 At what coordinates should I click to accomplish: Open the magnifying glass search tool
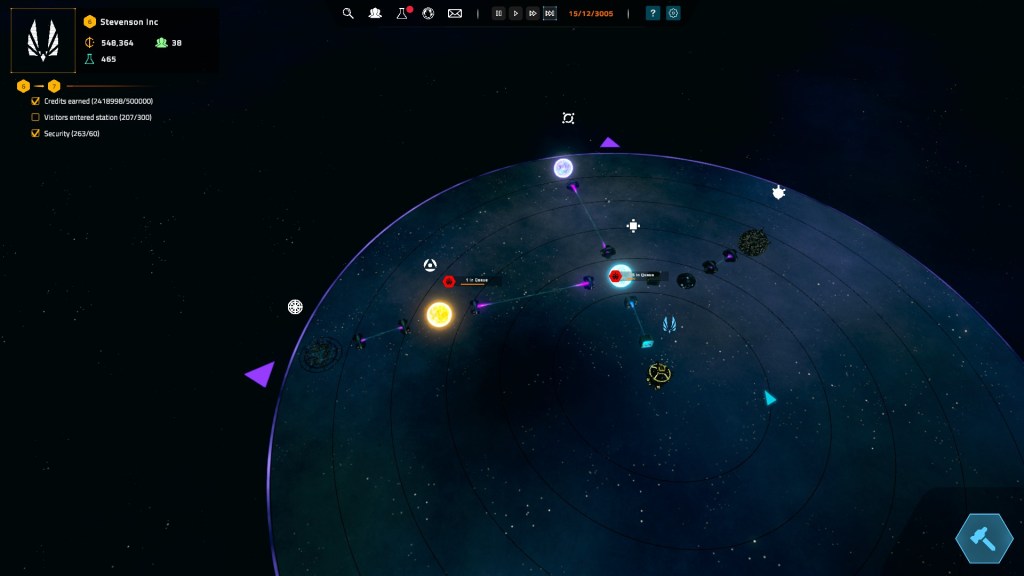click(x=348, y=13)
